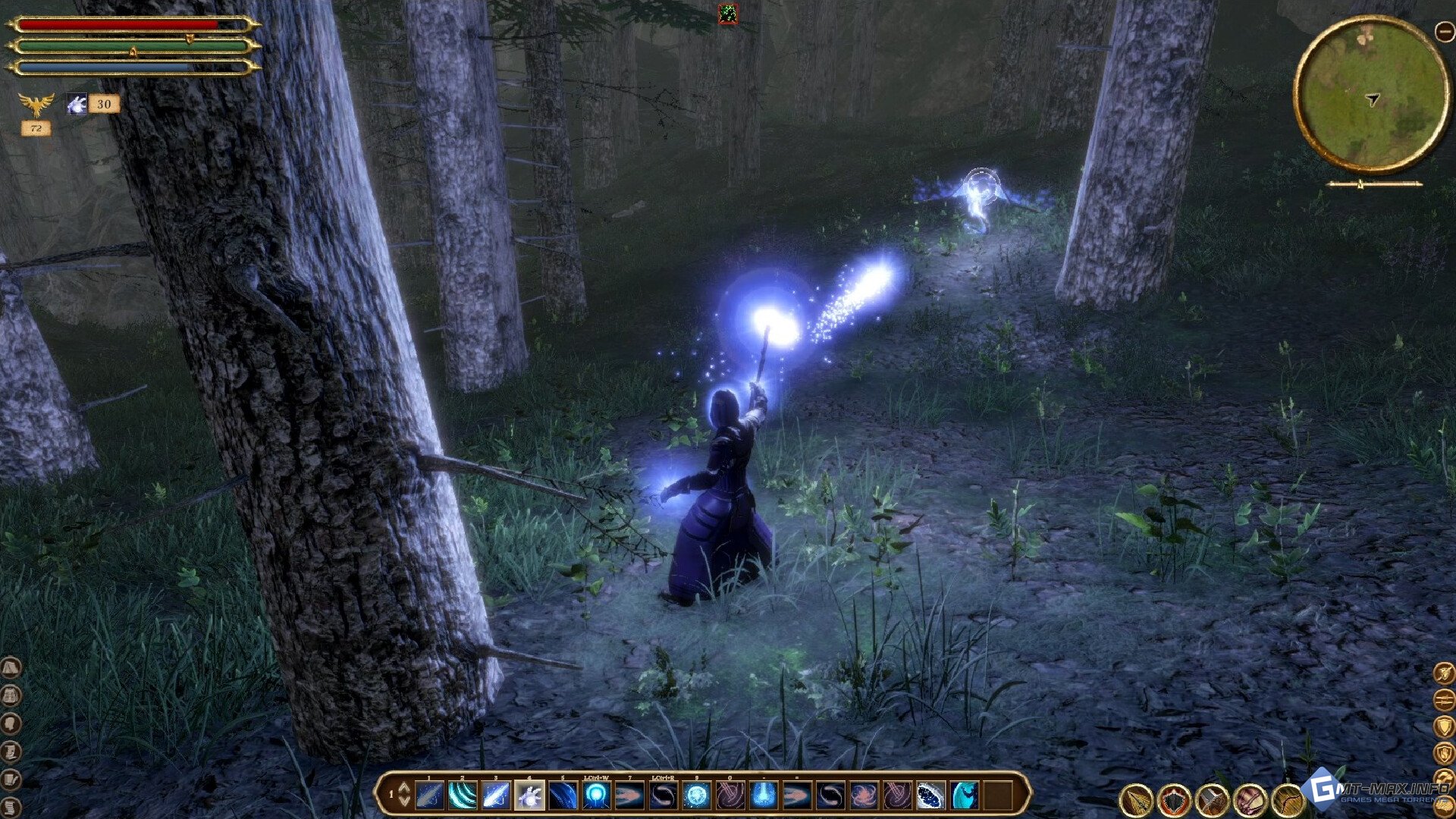
Task: Cast the LCtrl+W glowing orb spell
Action: [x=597, y=795]
